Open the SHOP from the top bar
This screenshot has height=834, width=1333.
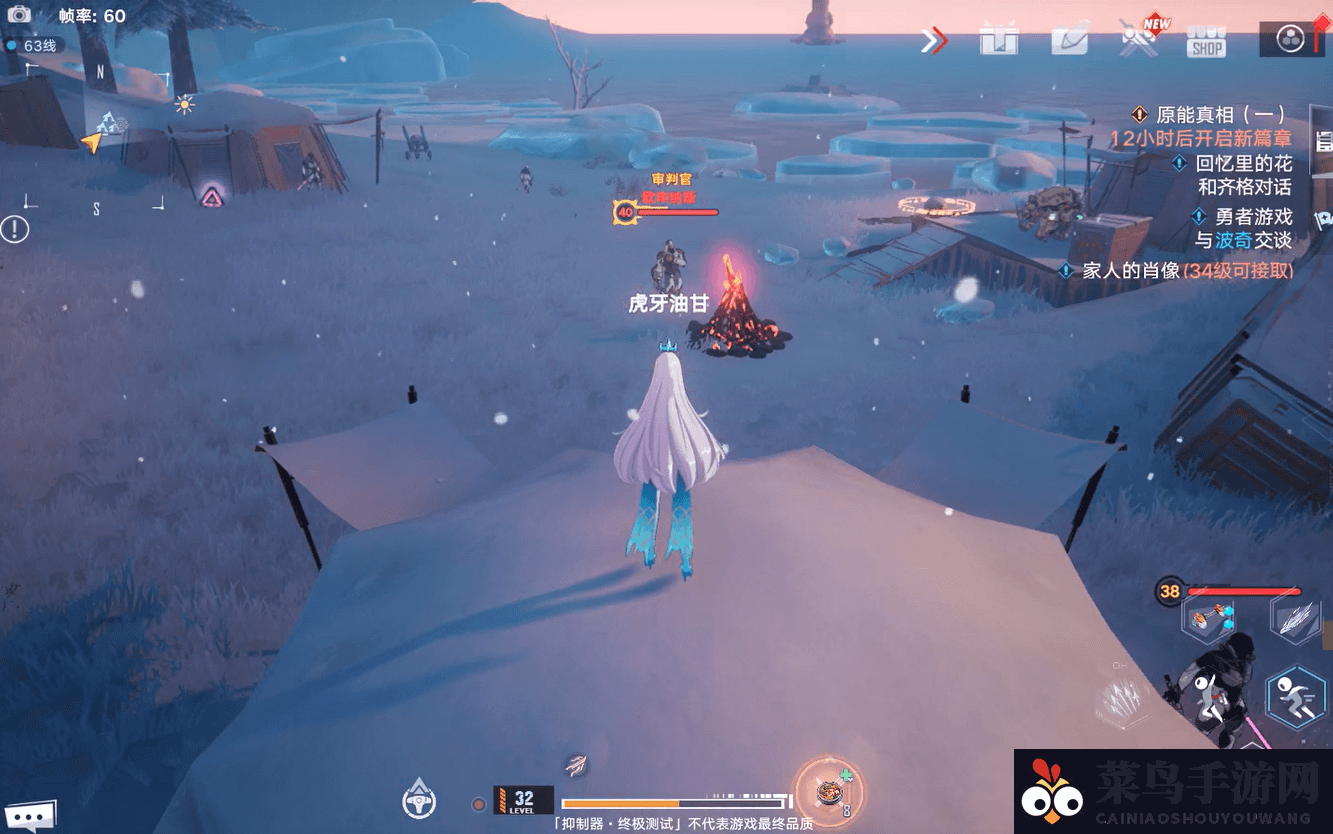(x=1206, y=41)
